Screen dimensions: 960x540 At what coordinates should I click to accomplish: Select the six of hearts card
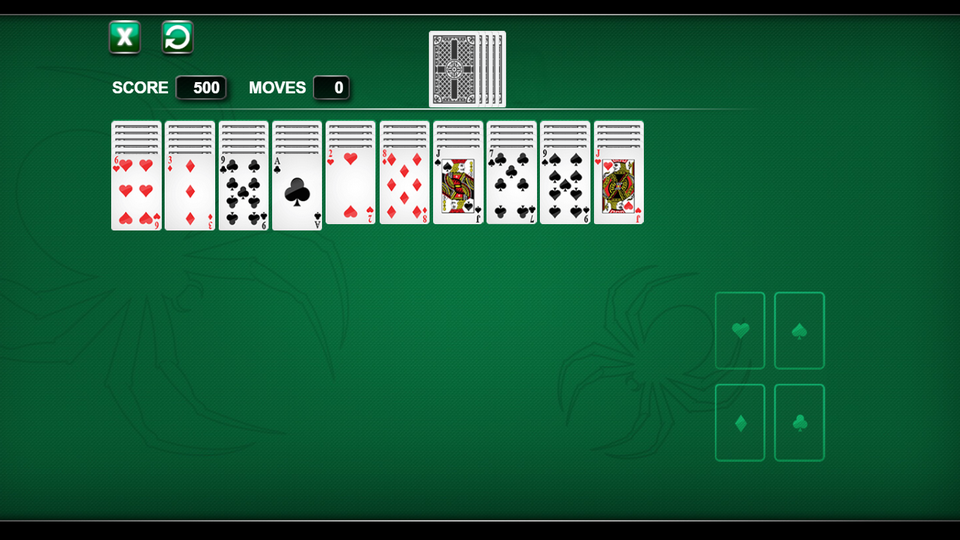tap(136, 191)
